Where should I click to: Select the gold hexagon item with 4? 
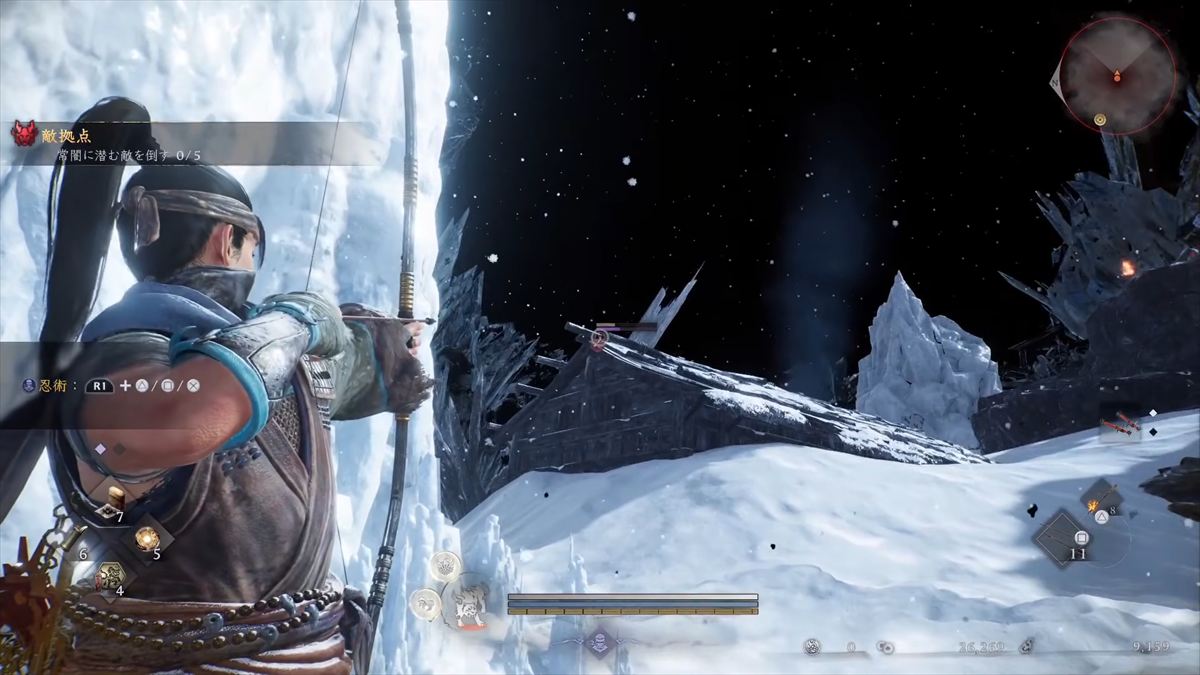point(110,576)
